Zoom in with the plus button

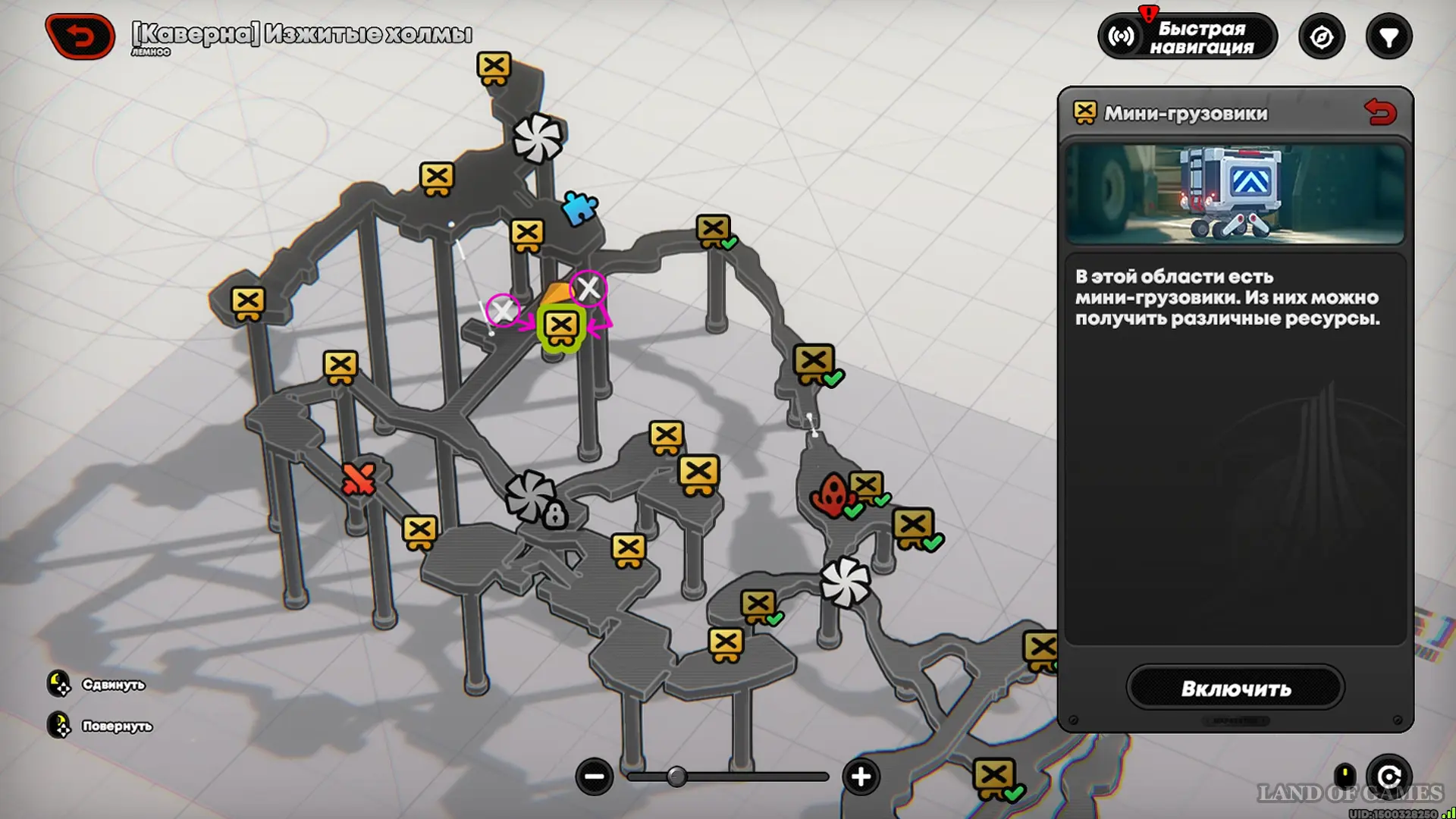click(861, 777)
